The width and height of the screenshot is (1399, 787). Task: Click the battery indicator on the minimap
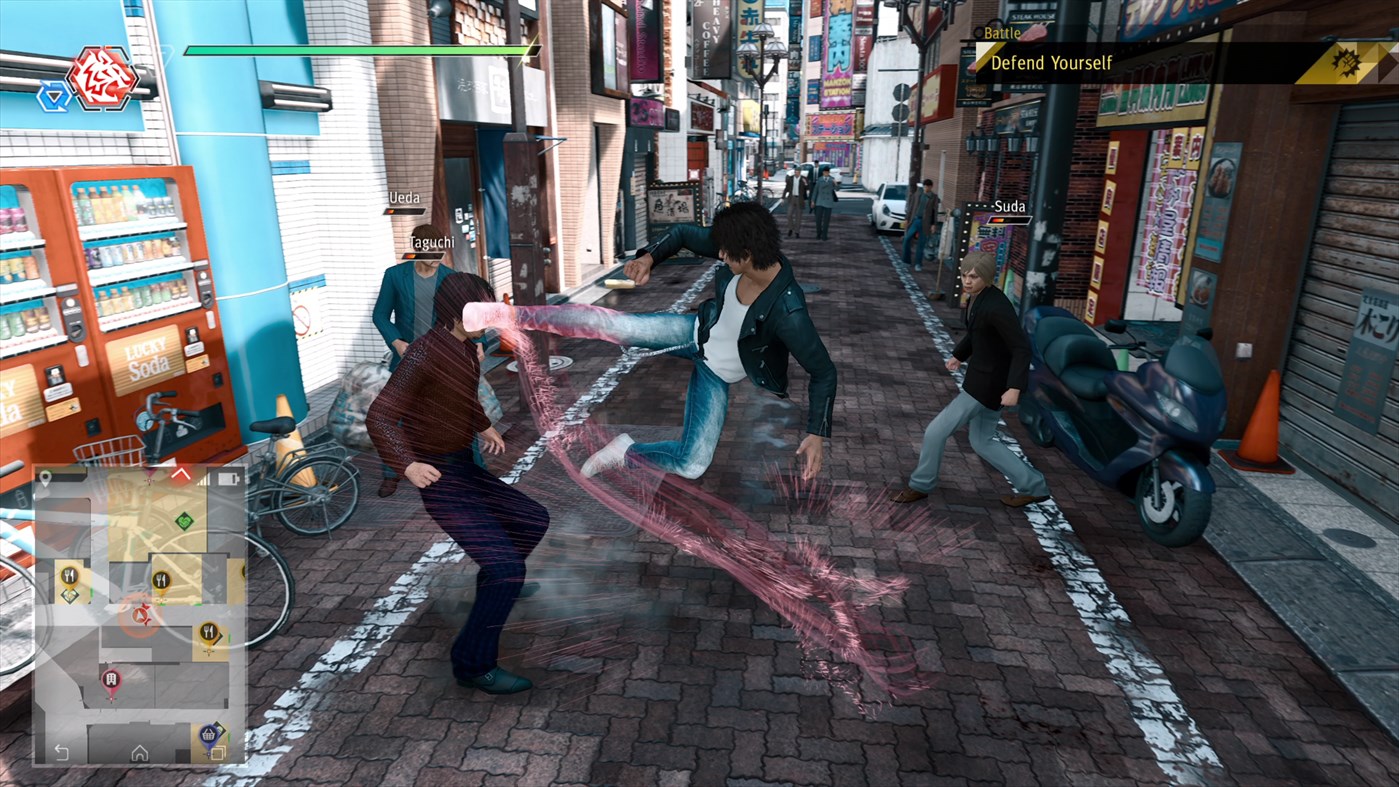[x=226, y=479]
